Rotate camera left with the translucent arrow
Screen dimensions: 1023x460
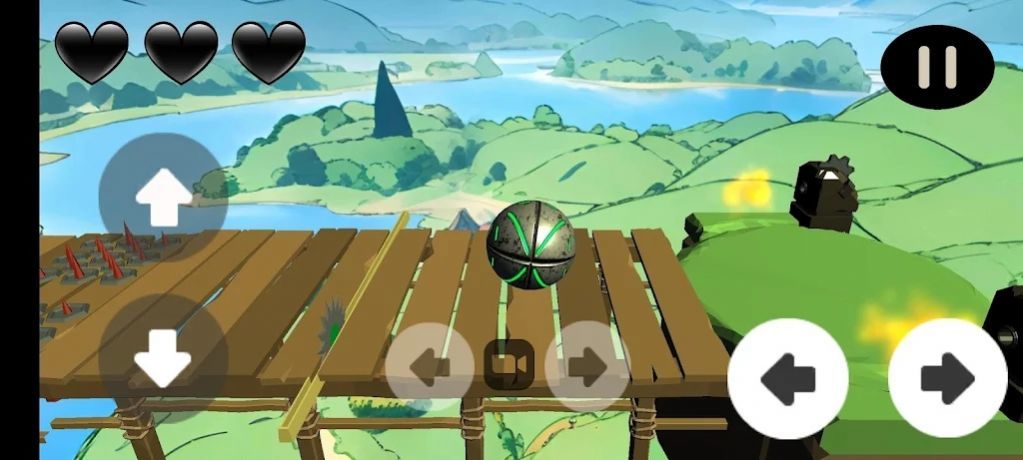pos(430,366)
